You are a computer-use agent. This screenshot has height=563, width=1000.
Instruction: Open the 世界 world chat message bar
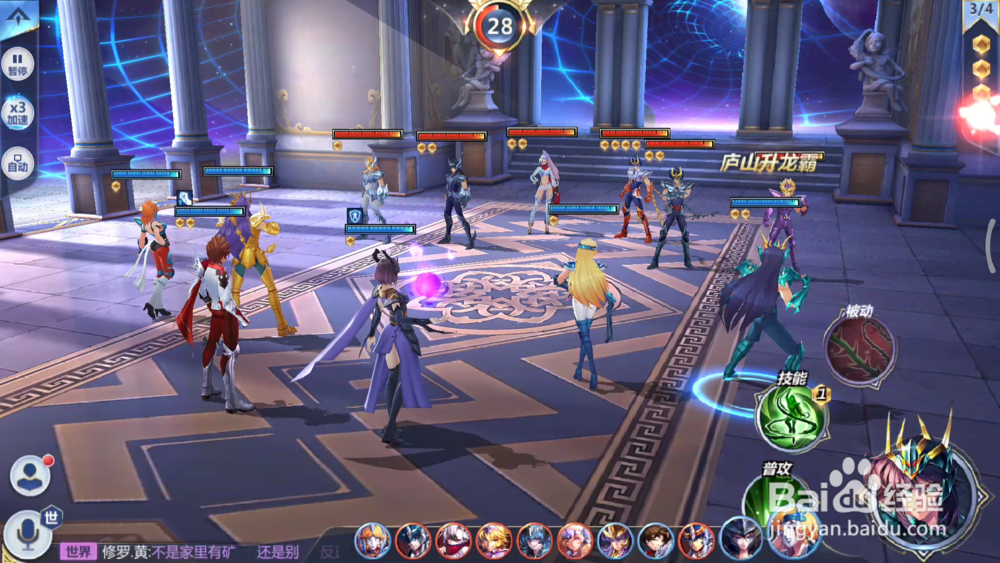200,551
